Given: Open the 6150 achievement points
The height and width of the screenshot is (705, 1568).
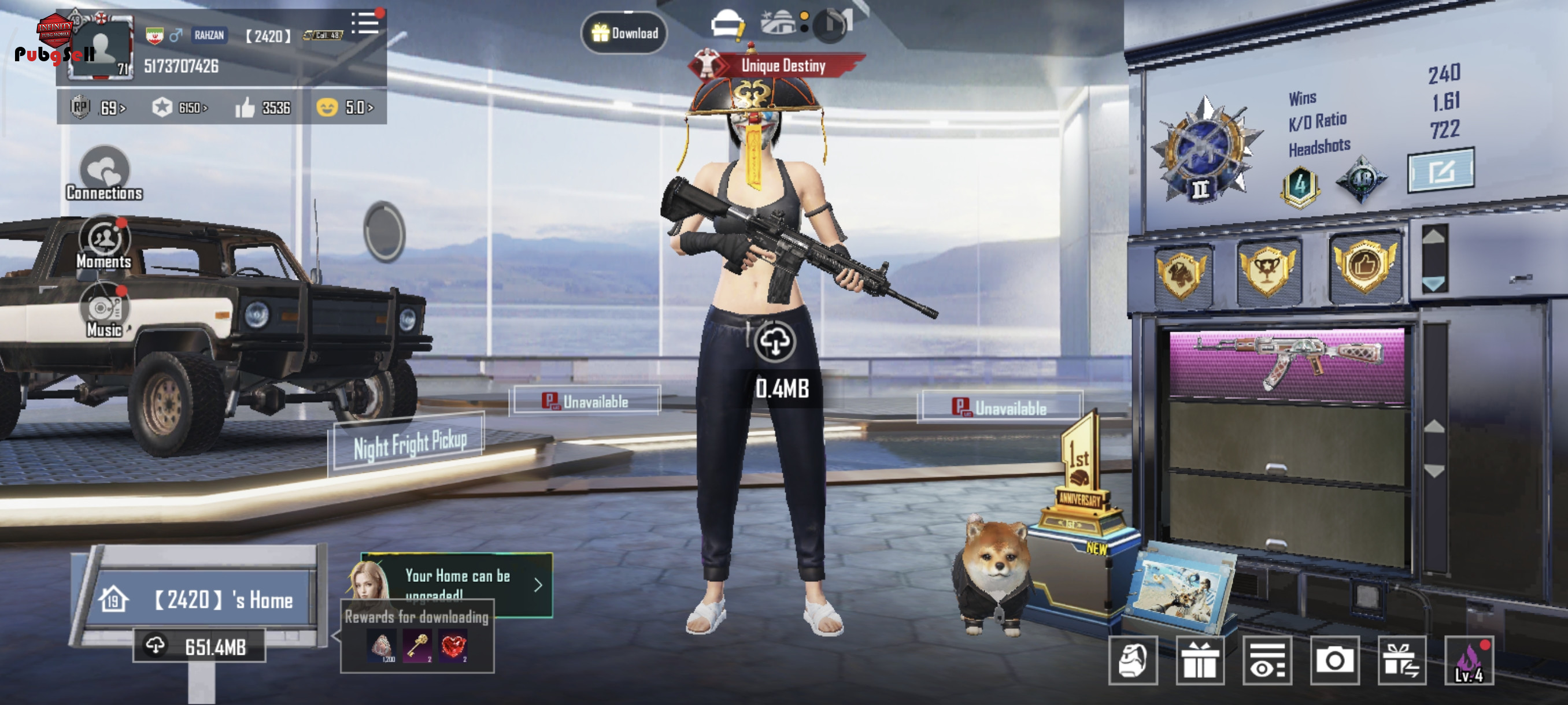Looking at the screenshot, I should tap(180, 107).
